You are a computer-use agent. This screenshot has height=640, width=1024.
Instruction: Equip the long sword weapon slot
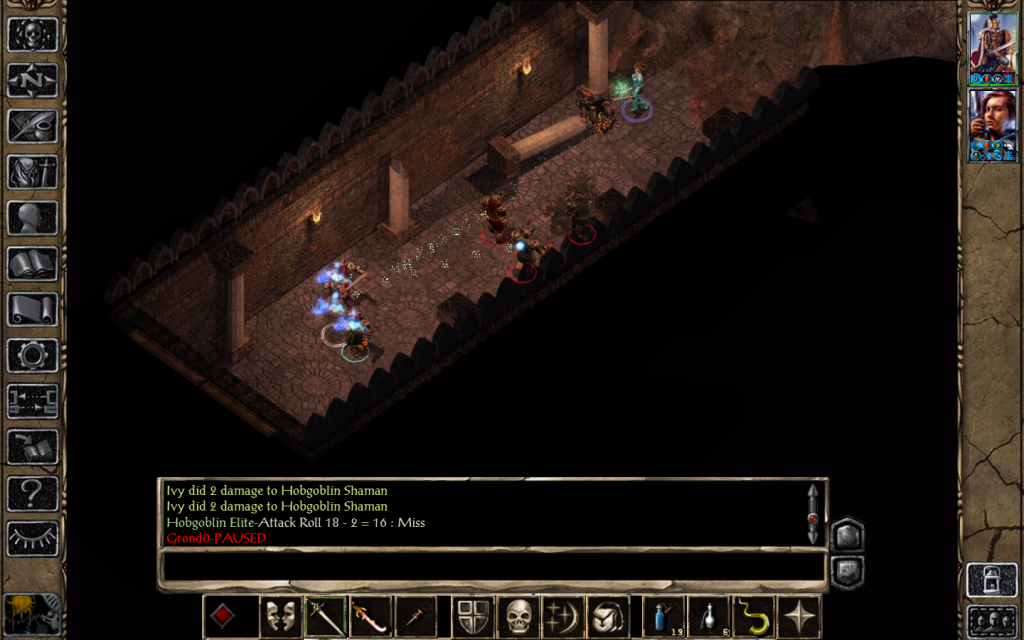coord(325,616)
